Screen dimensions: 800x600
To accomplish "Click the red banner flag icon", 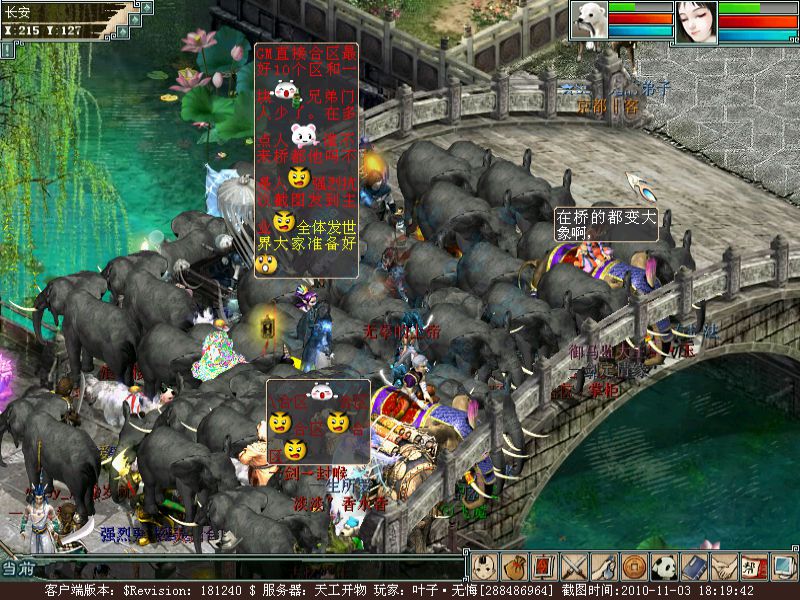I will 544,568.
